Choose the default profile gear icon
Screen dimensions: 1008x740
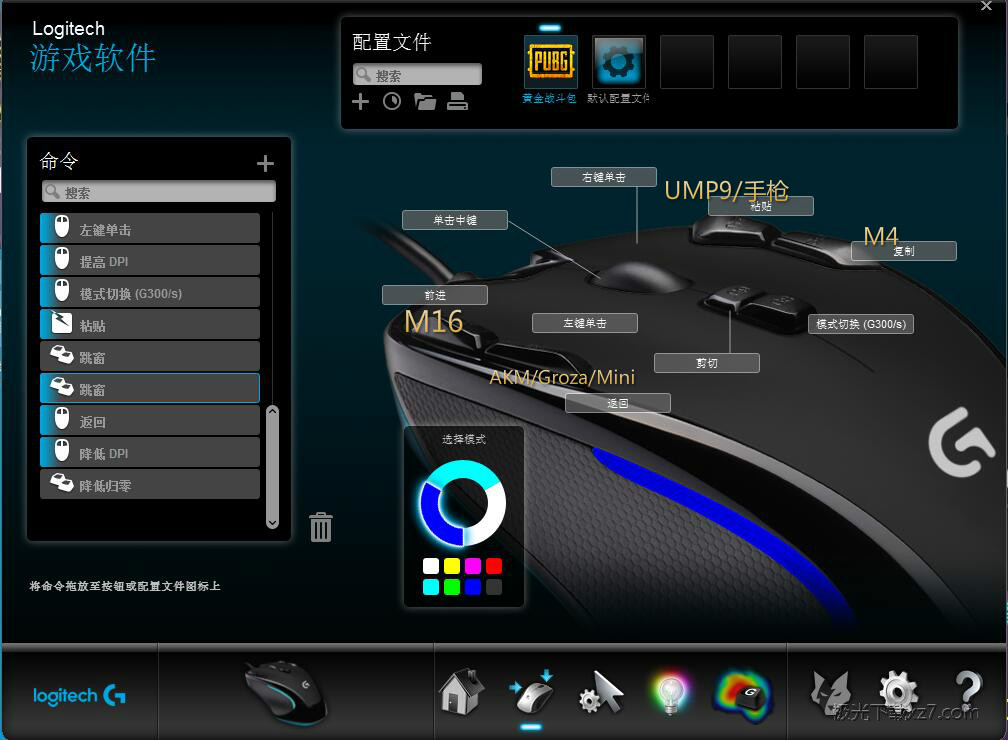[618, 62]
